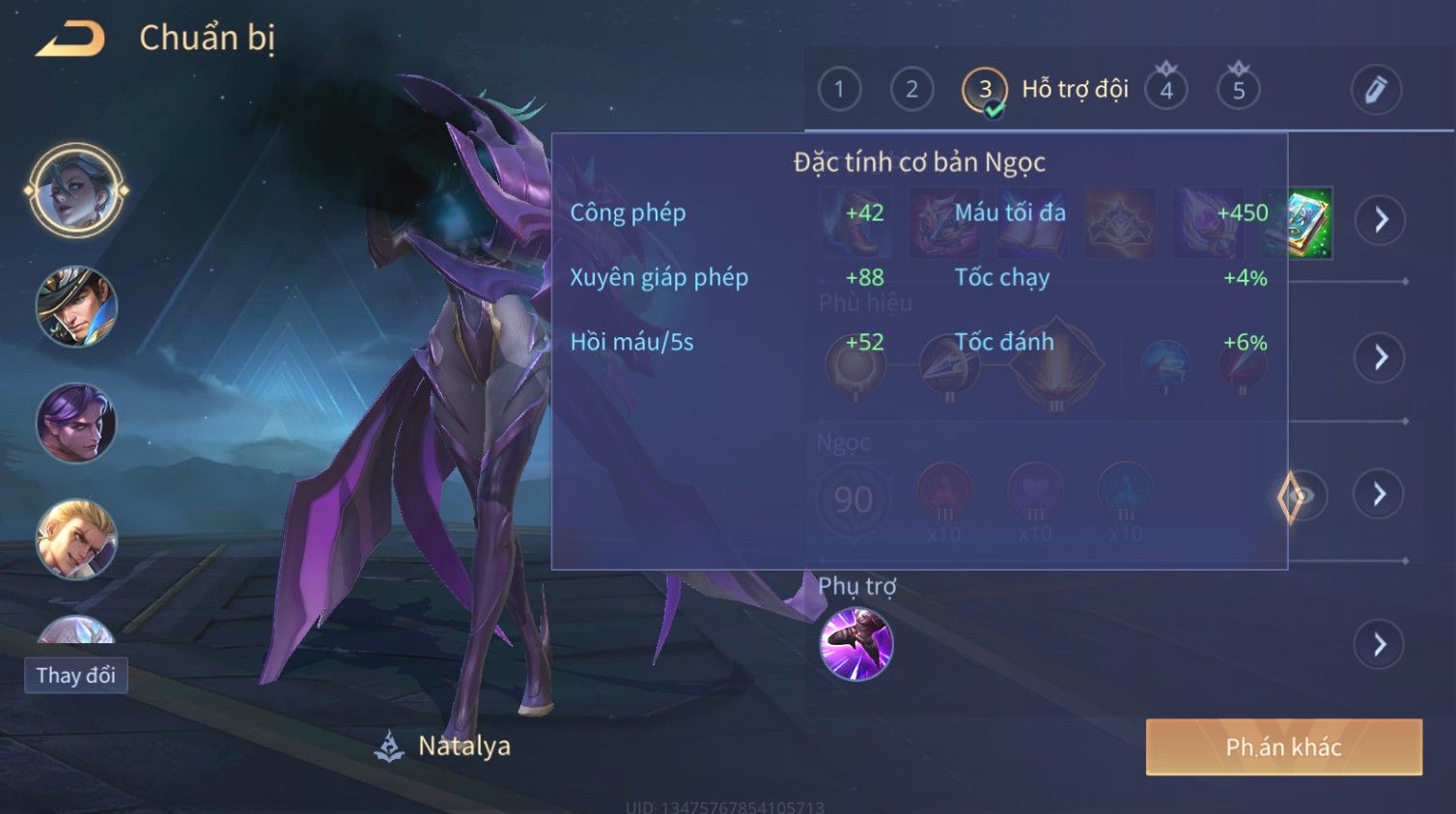1456x814 pixels.
Task: Toggle the rune stats eye icon
Action: click(x=1301, y=496)
